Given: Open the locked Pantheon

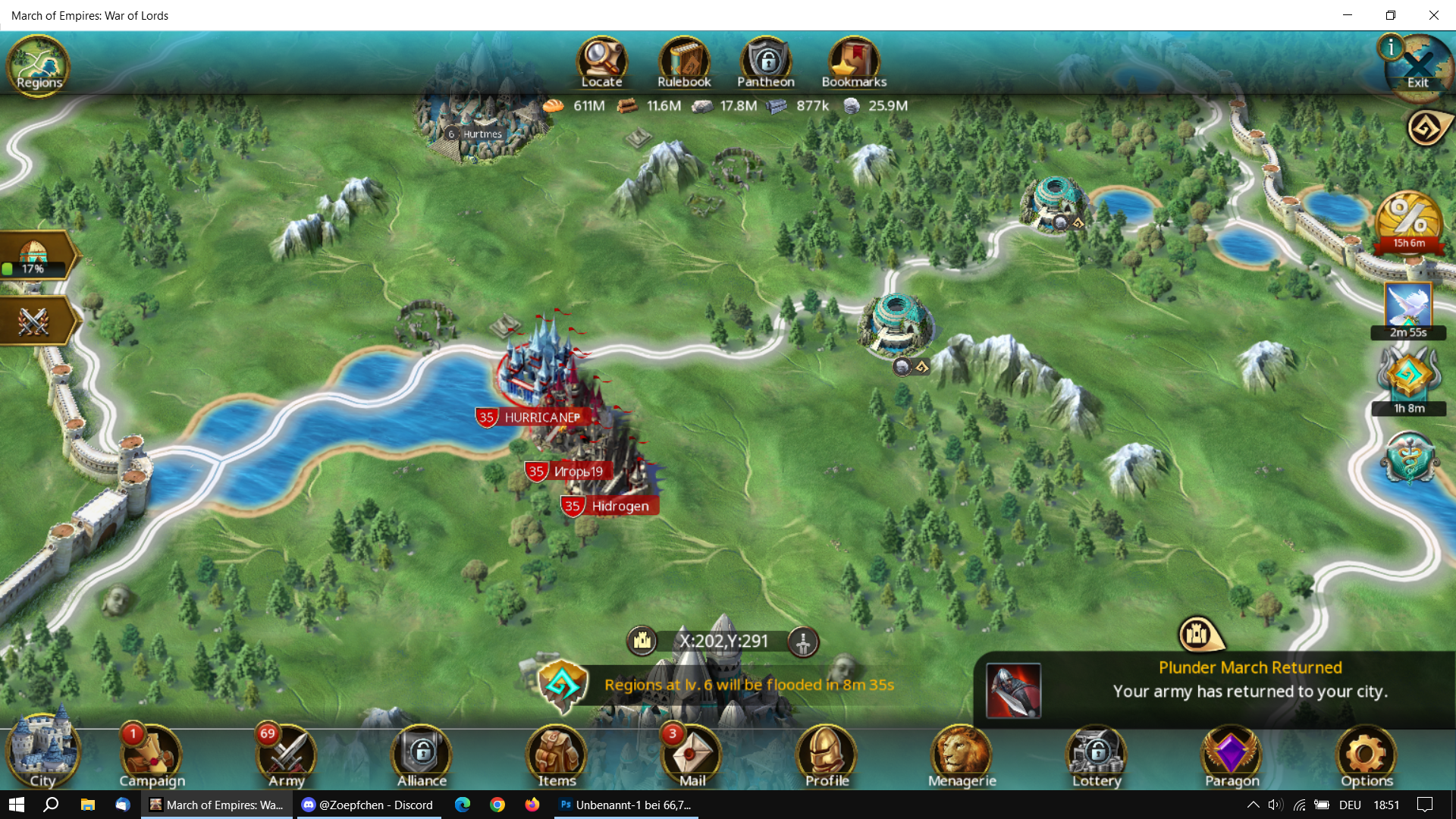Looking at the screenshot, I should 766,62.
